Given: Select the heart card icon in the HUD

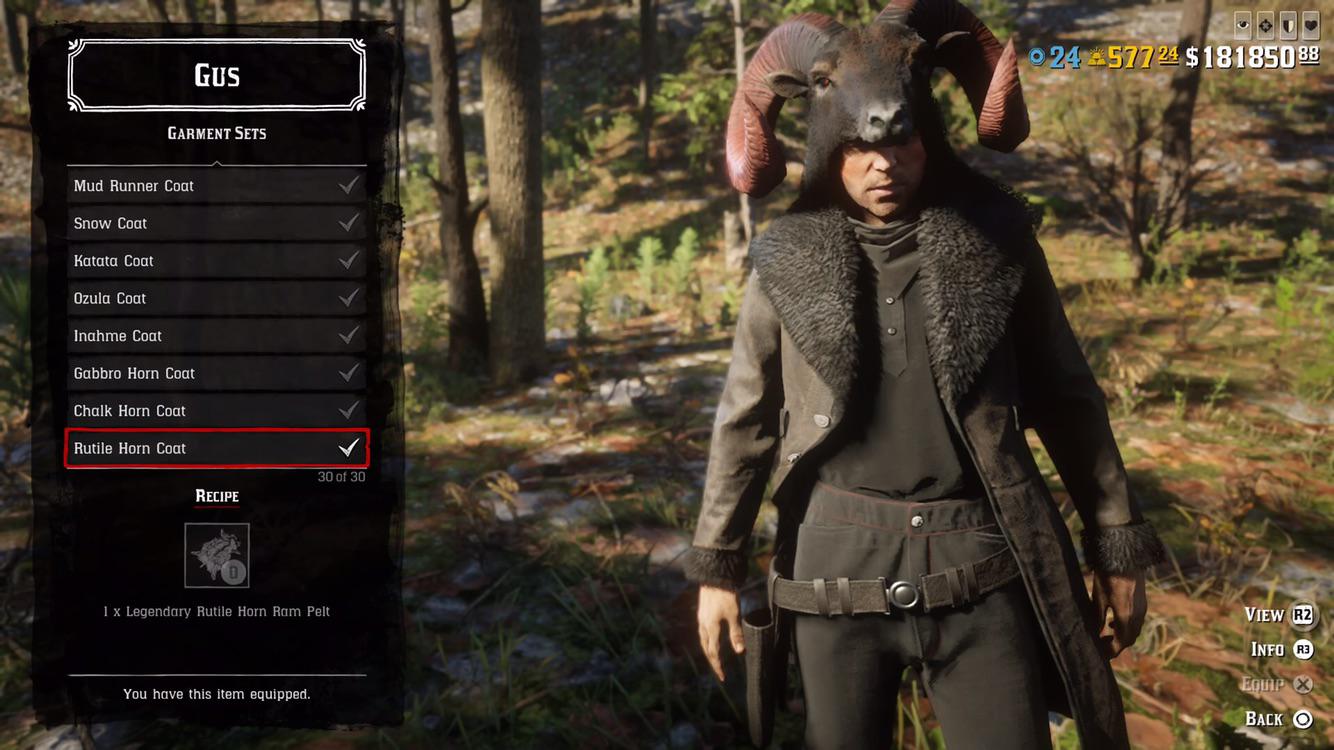Looking at the screenshot, I should [1310, 25].
